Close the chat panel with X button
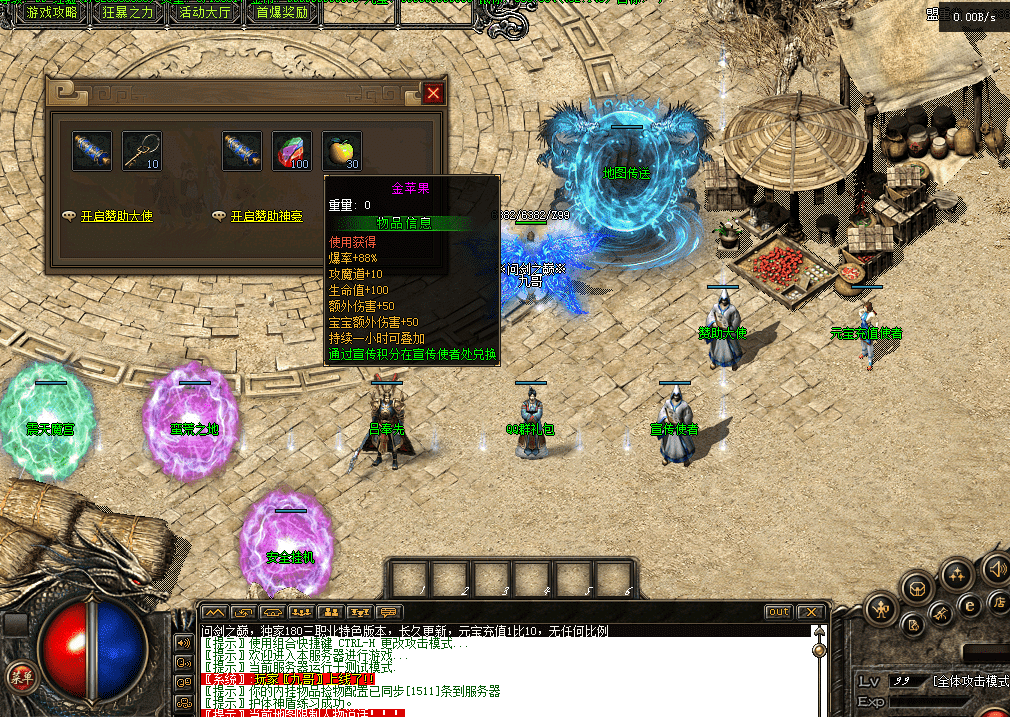The height and width of the screenshot is (717, 1010). [x=810, y=612]
